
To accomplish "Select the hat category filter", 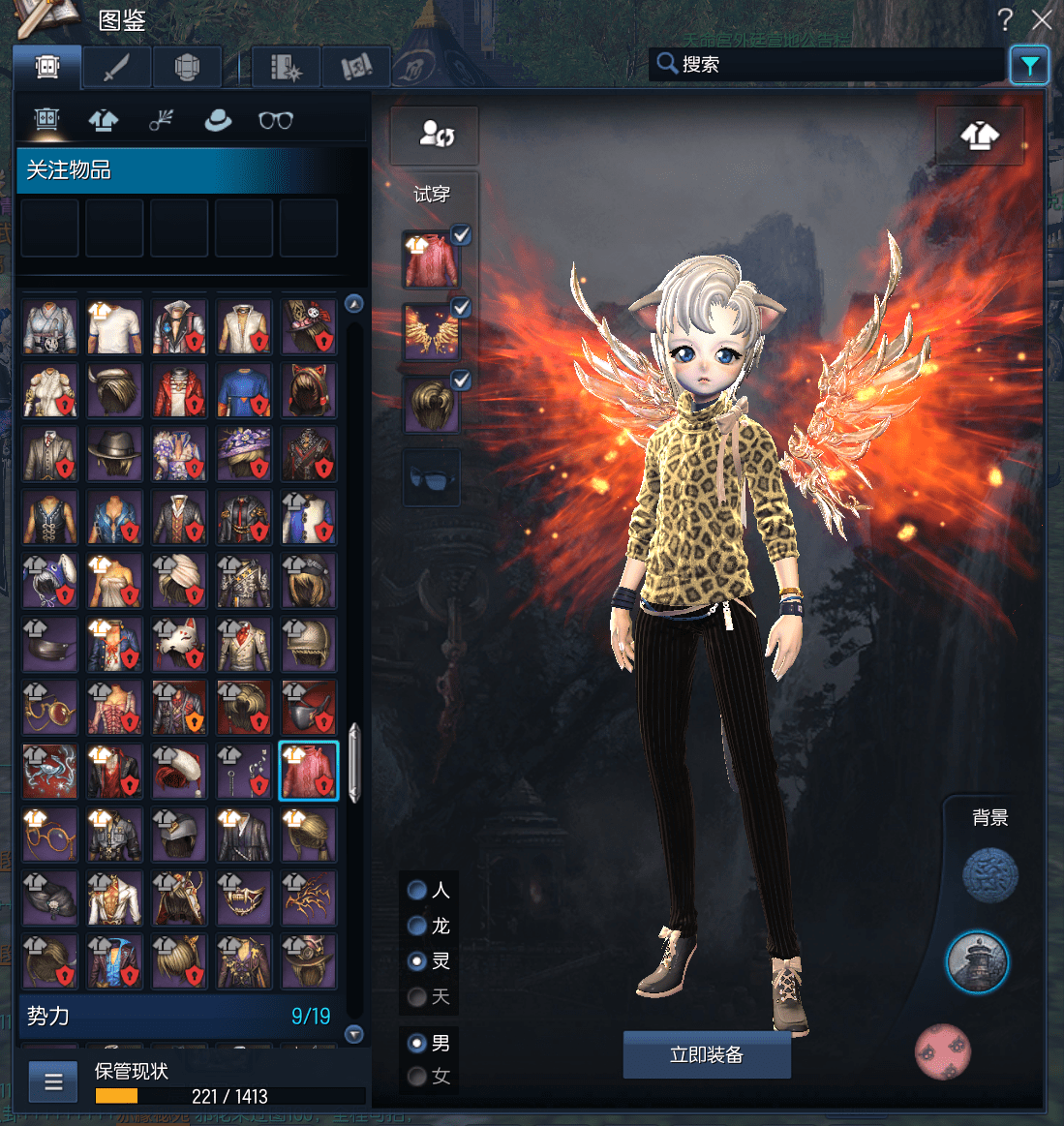I will pyautogui.click(x=218, y=120).
